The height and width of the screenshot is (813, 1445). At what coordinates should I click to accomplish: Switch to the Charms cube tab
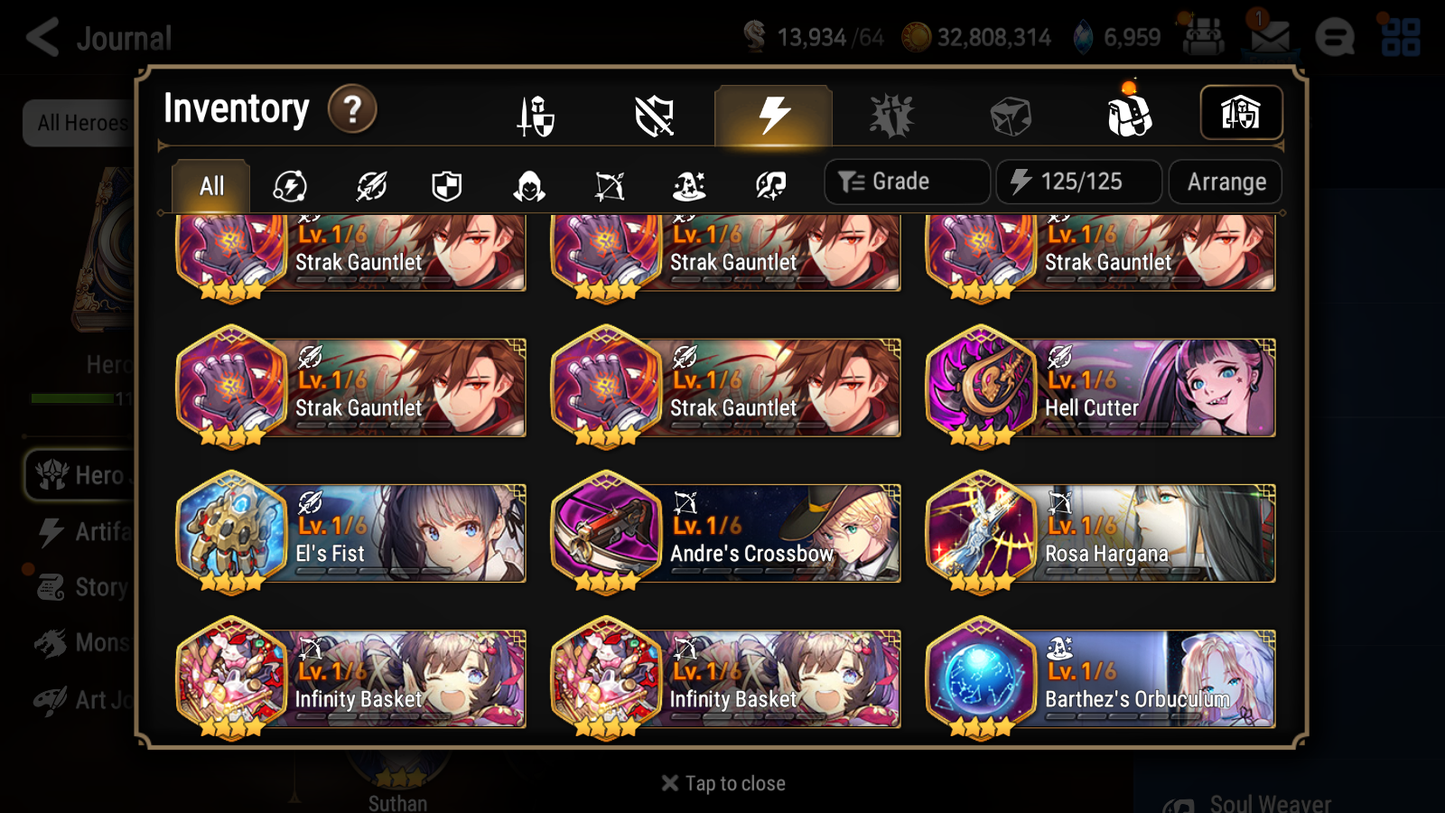coord(1010,113)
